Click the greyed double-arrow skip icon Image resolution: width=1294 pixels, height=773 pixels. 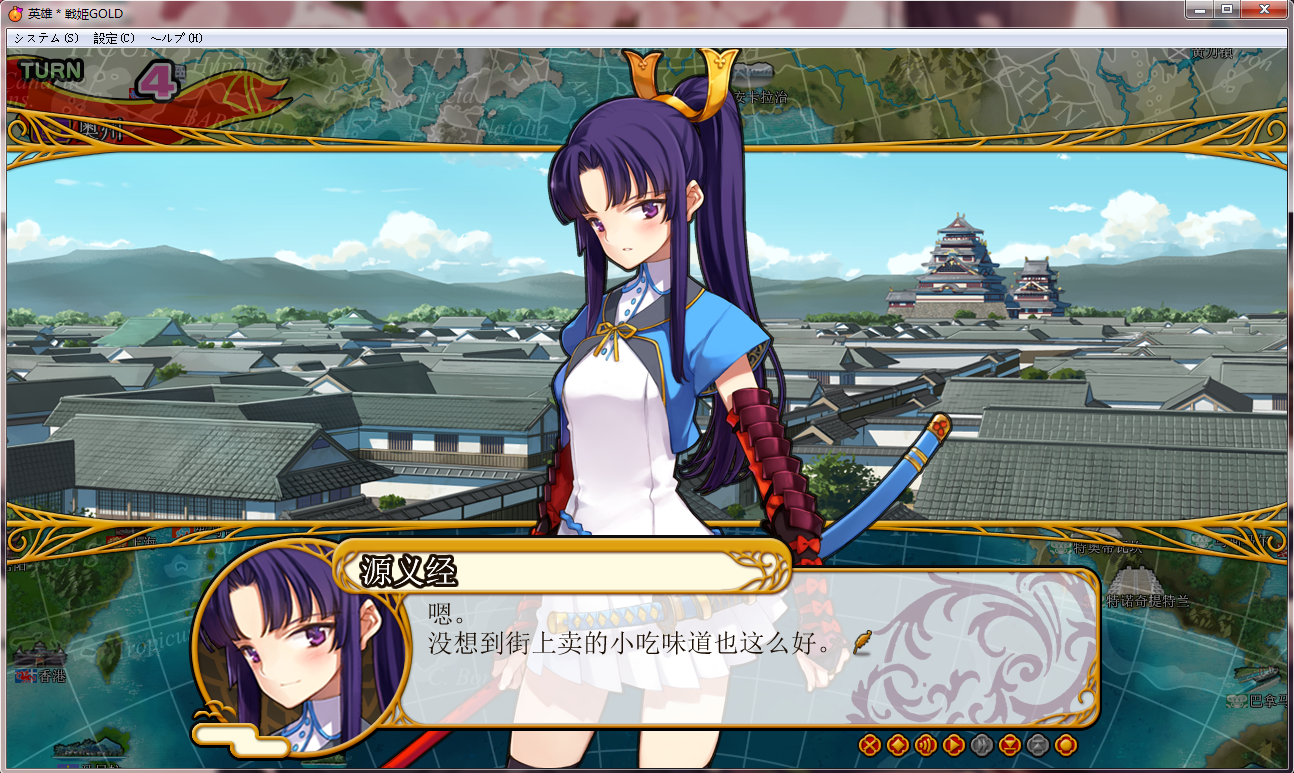click(x=982, y=745)
